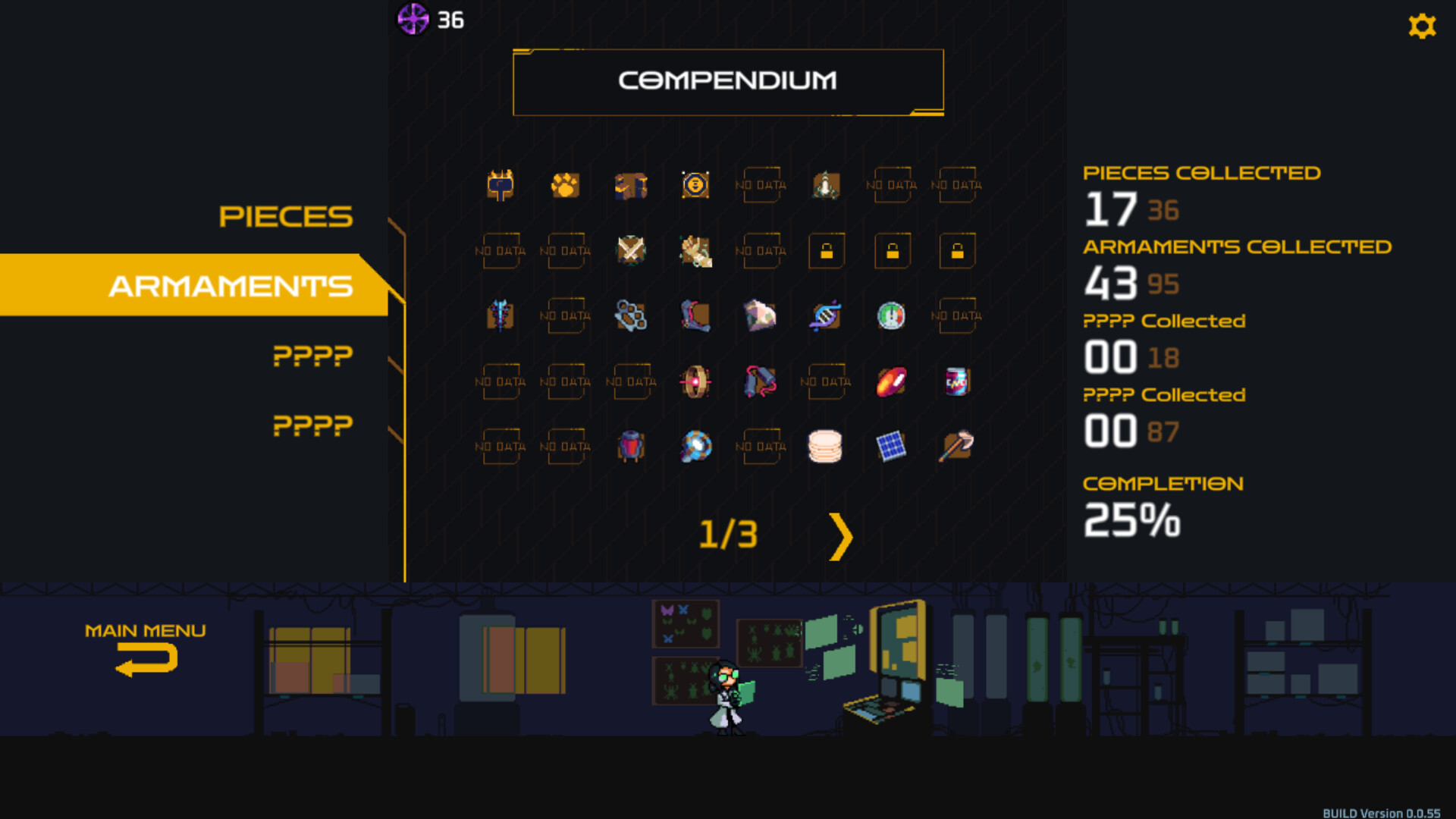Select the flaming hammer armament icon

(500, 184)
